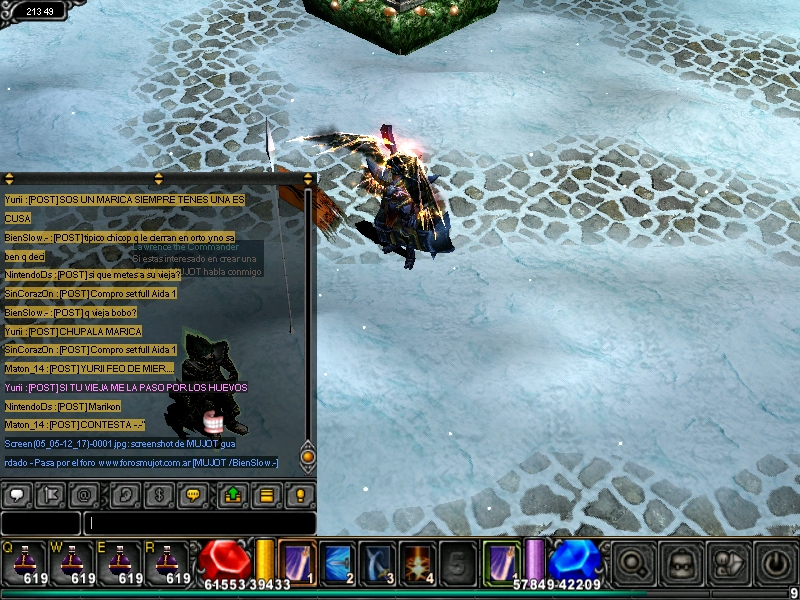The image size is (800, 600).
Task: Open the magnifying glass menu button
Action: (632, 563)
